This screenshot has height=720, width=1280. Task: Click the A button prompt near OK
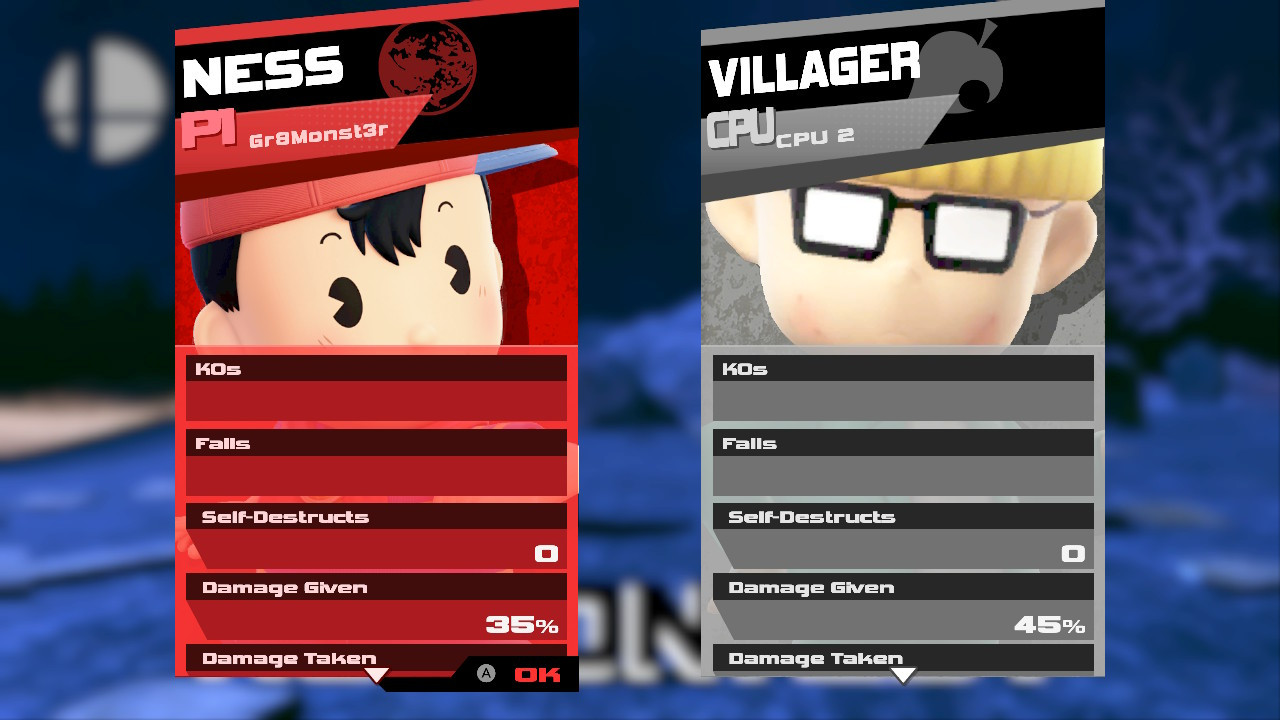486,674
